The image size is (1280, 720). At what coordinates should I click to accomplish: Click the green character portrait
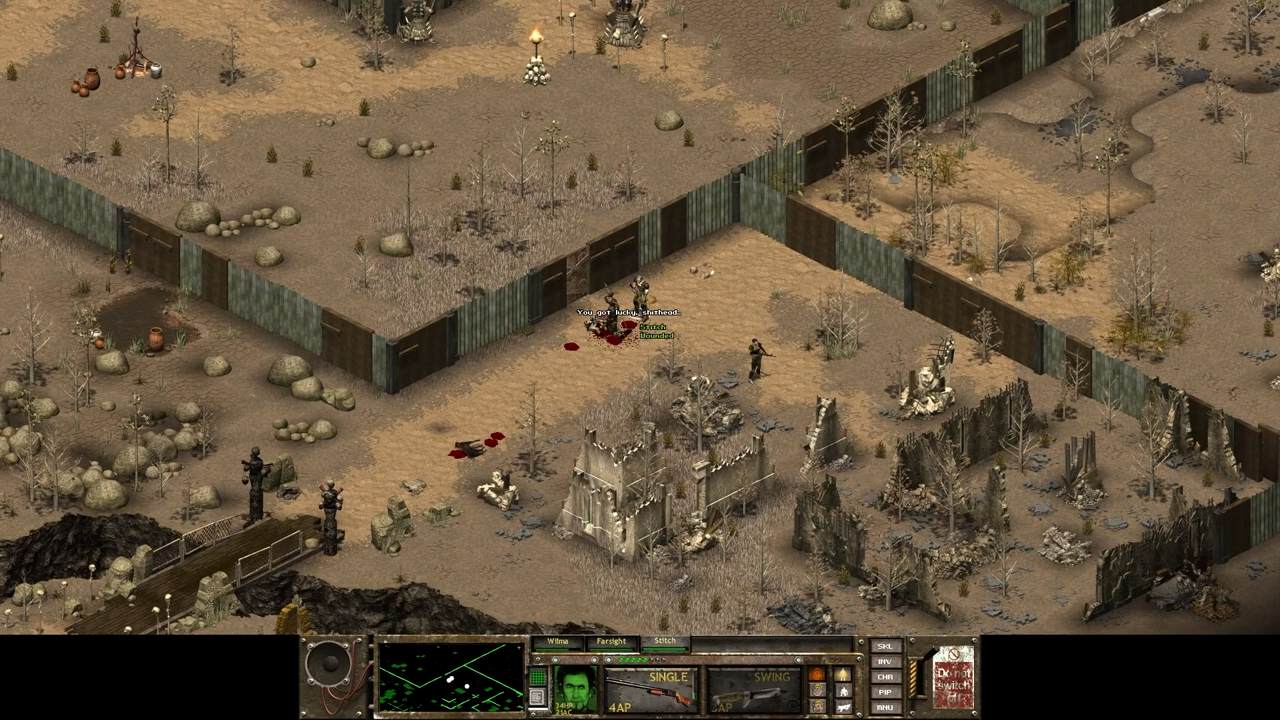[x=577, y=688]
